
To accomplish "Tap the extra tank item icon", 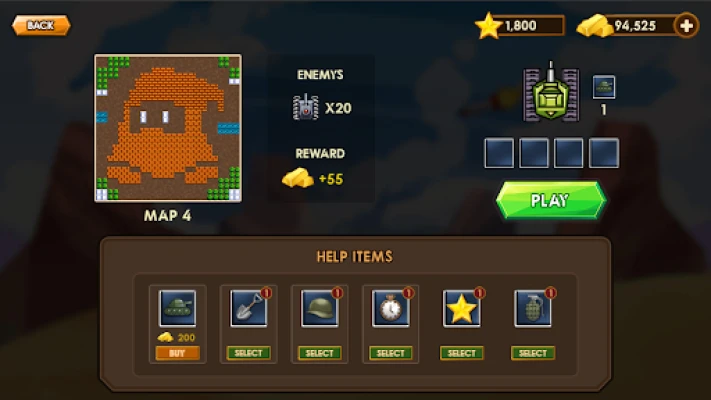I will pyautogui.click(x=177, y=309).
